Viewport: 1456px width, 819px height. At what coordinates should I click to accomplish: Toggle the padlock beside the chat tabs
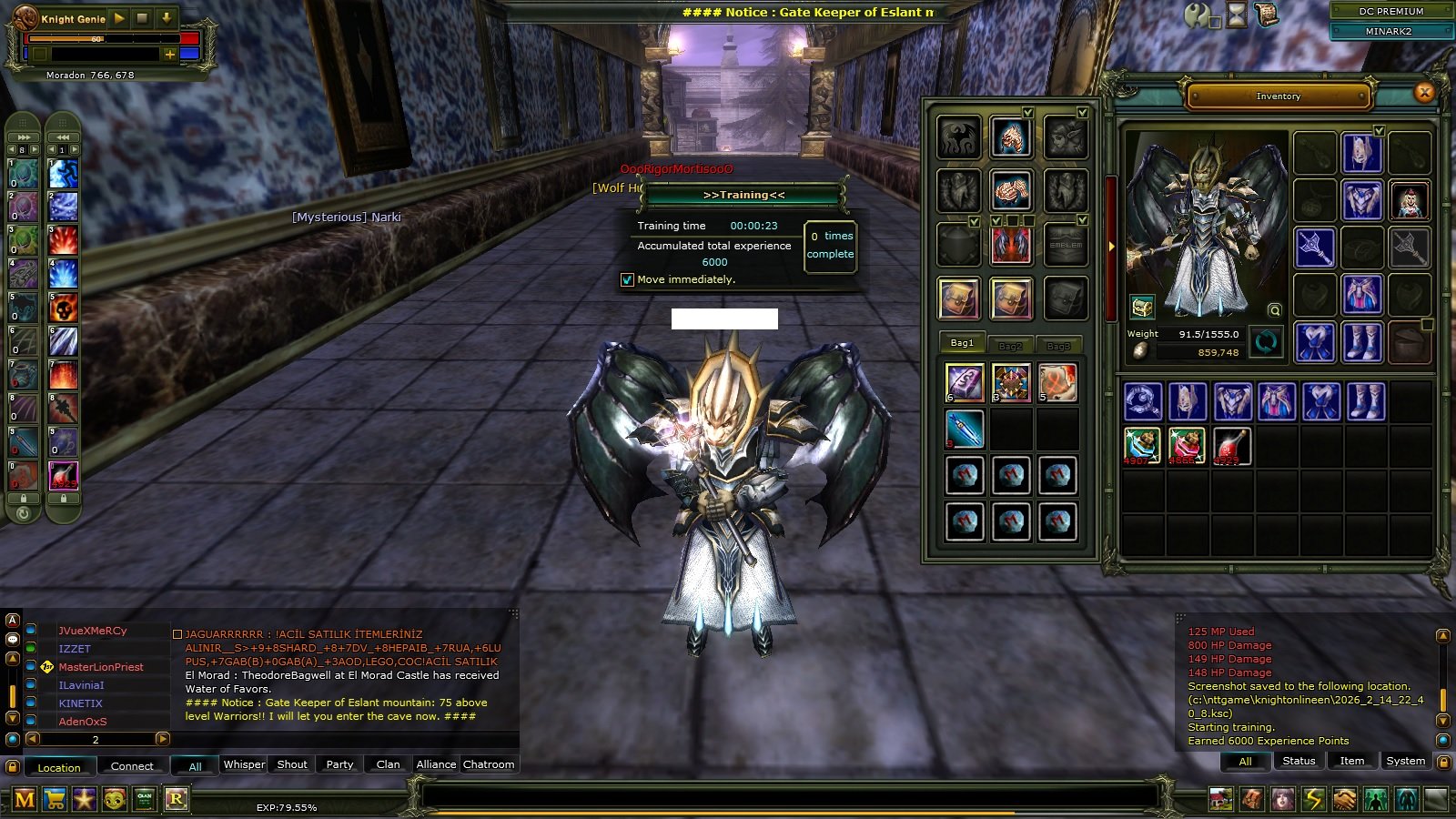12,766
